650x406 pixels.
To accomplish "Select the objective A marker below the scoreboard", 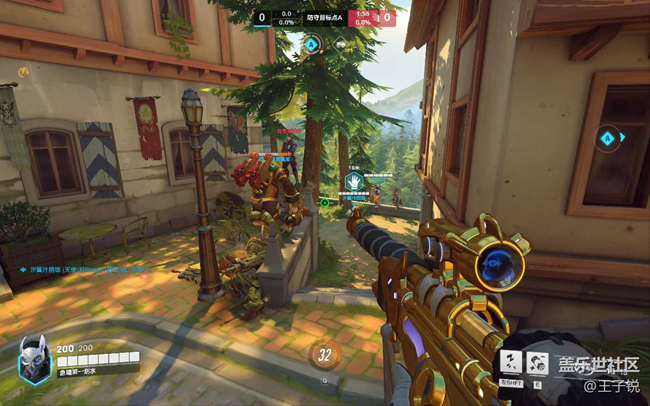I will click(312, 44).
